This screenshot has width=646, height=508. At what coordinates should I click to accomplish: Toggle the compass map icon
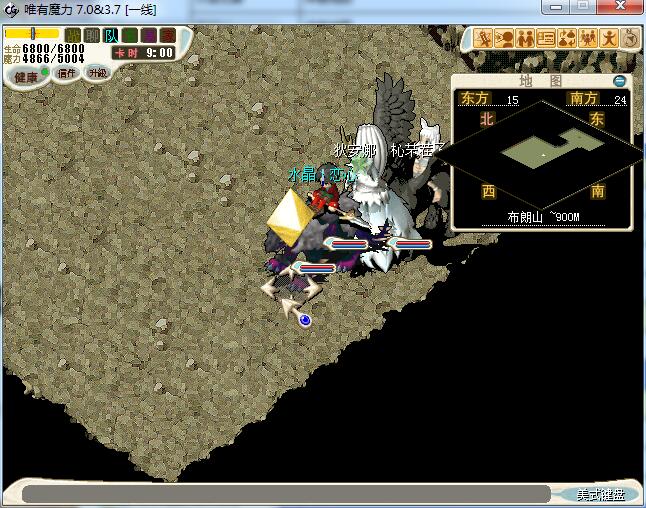(630, 39)
